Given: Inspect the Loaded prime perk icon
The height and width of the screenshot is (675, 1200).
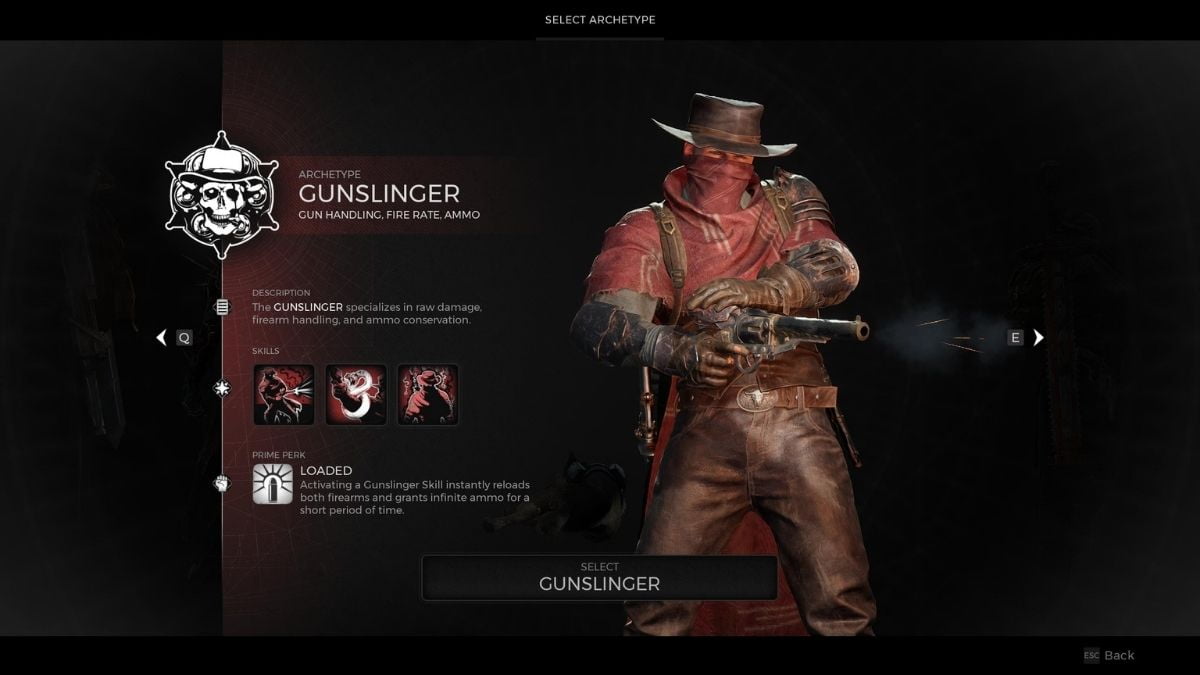Looking at the screenshot, I should click(x=273, y=484).
